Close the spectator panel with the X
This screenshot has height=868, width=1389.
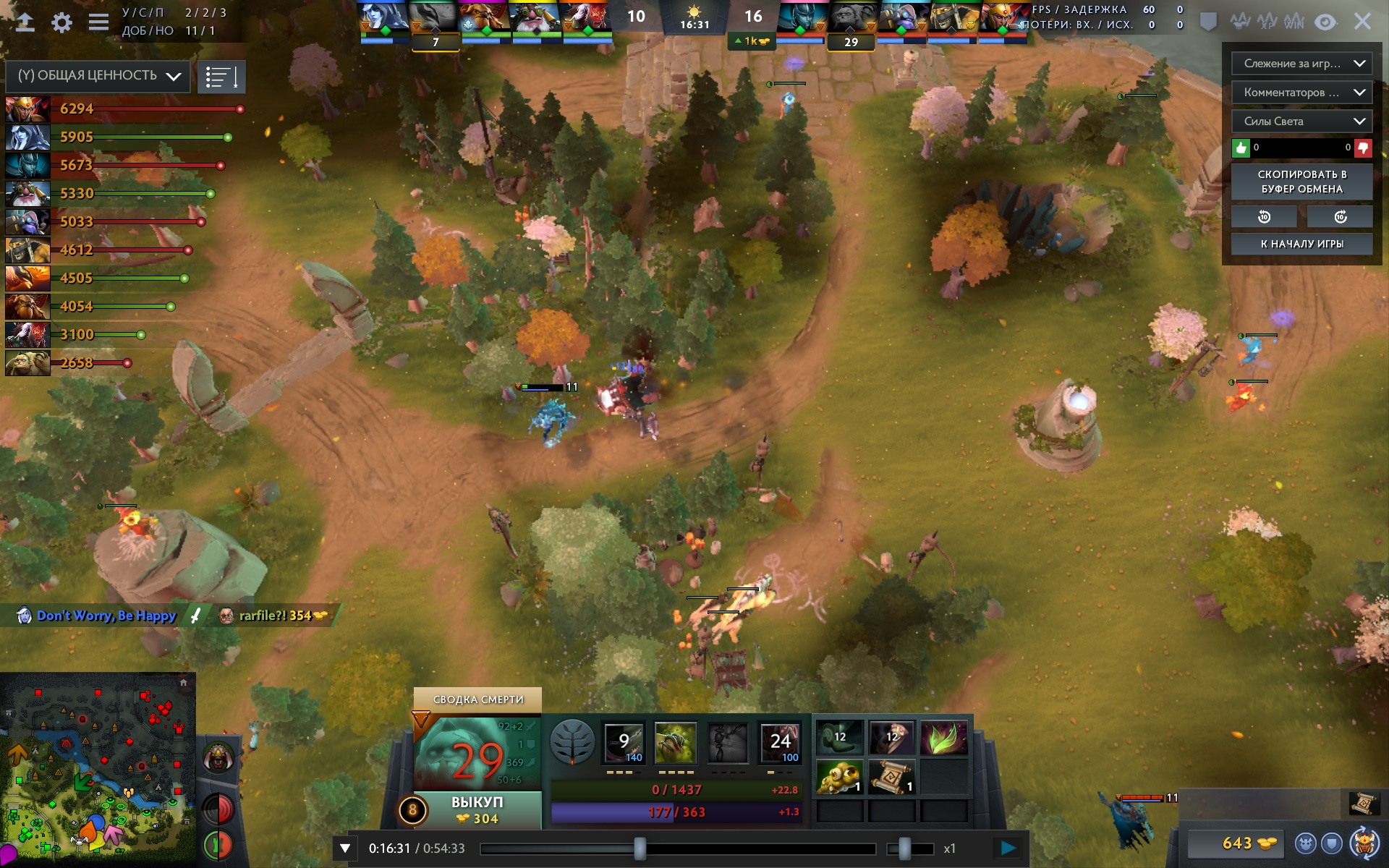click(1362, 22)
